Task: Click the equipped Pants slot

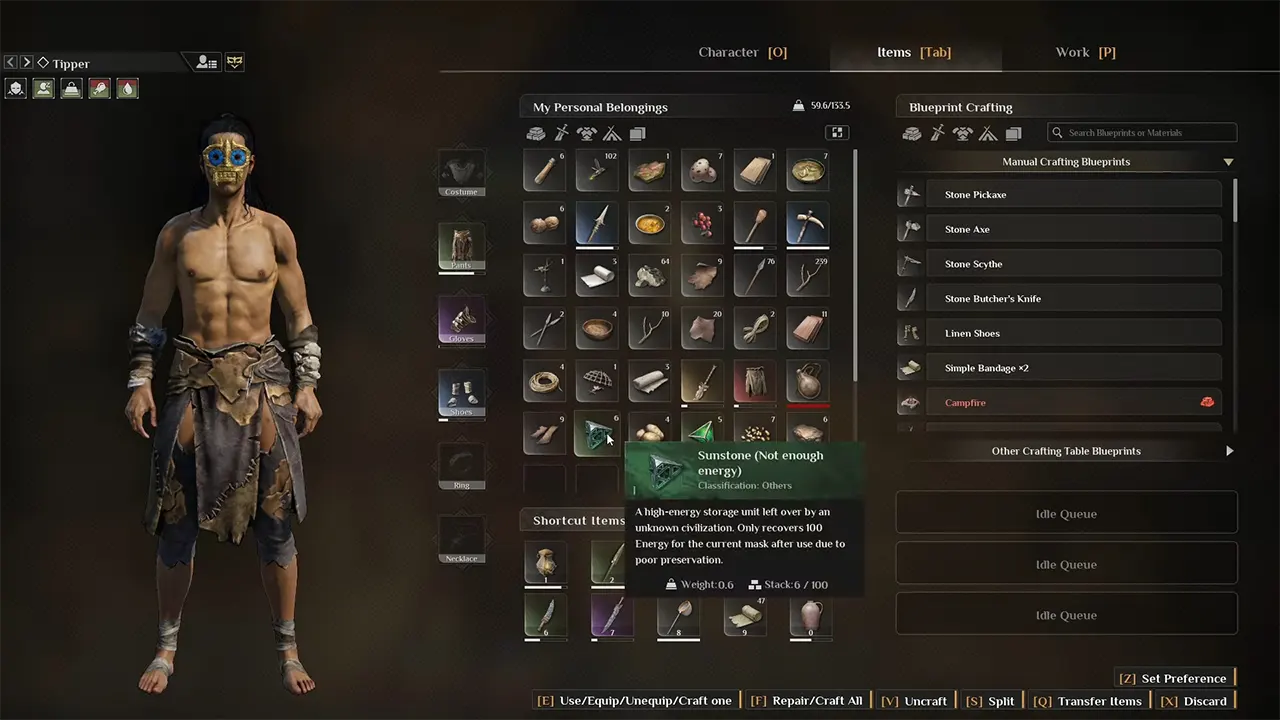Action: click(x=461, y=246)
